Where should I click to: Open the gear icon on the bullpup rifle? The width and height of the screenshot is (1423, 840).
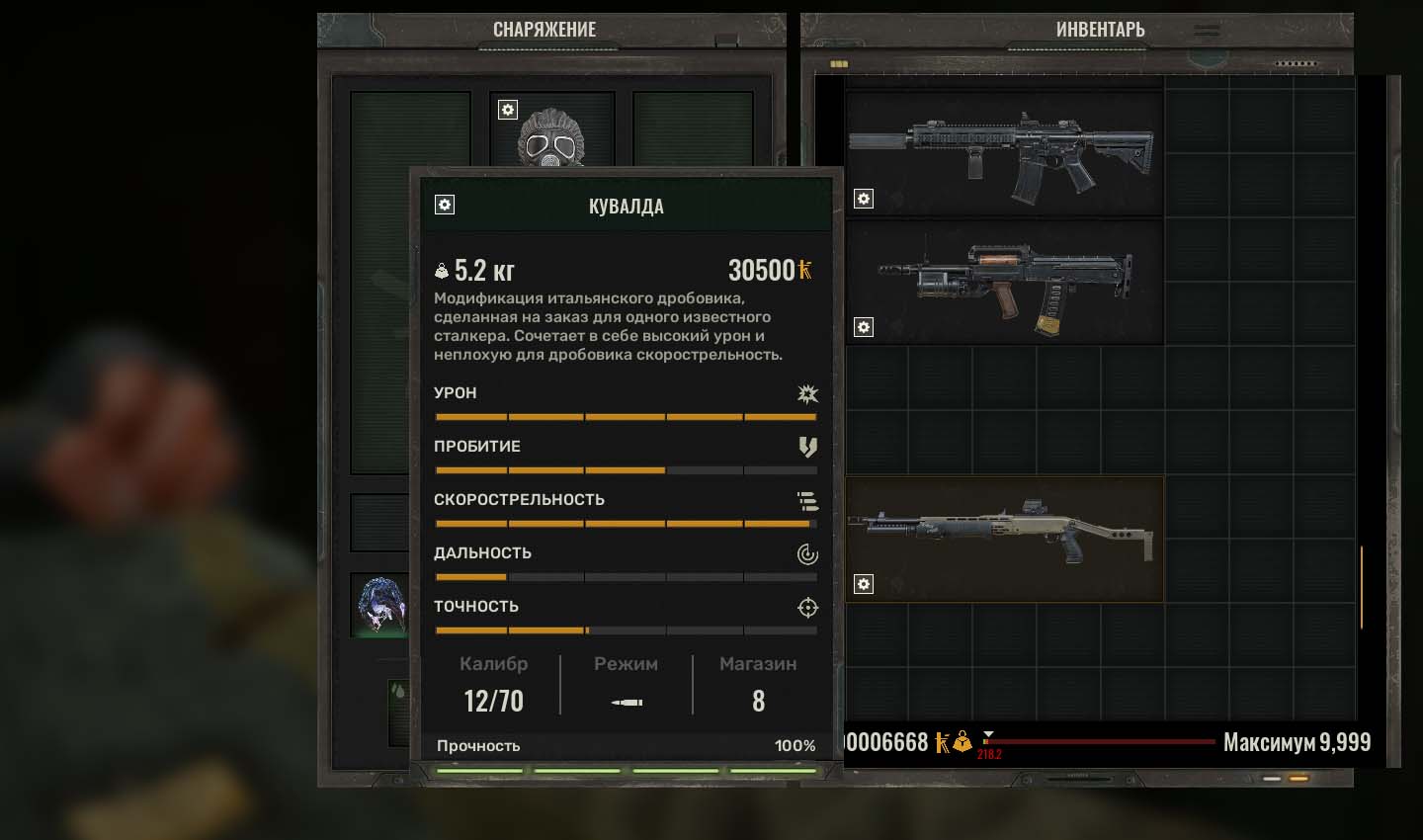tap(864, 327)
